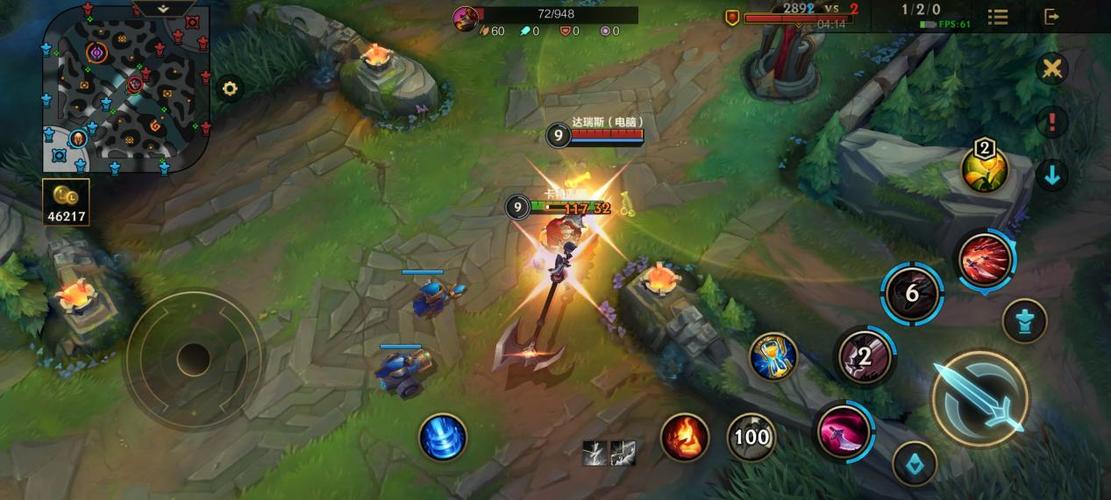The height and width of the screenshot is (500, 1111).
Task: Select the ability on 2-second cooldown
Action: pyautogui.click(x=865, y=356)
